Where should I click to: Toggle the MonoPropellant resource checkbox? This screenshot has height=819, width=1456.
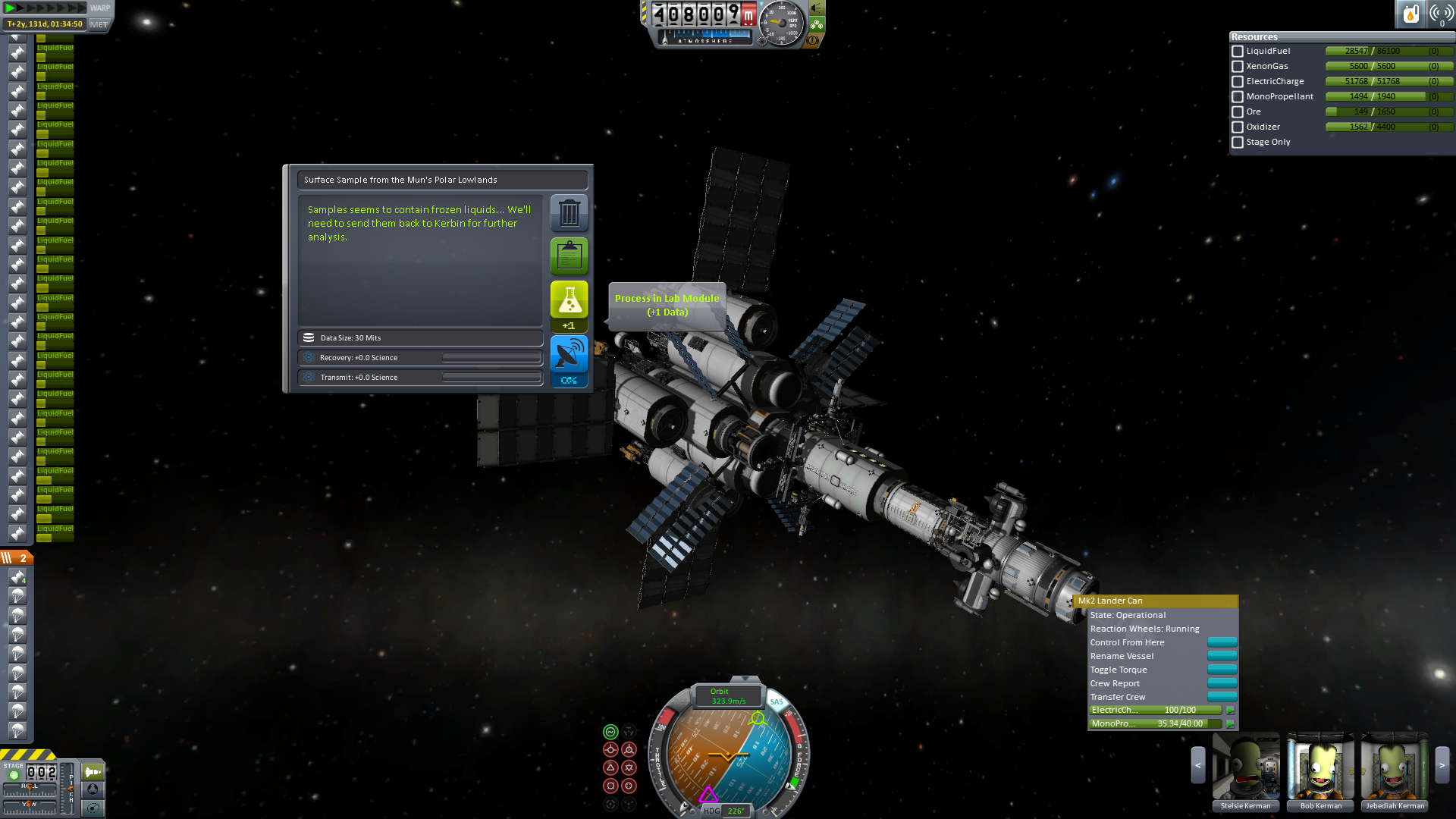tap(1238, 97)
